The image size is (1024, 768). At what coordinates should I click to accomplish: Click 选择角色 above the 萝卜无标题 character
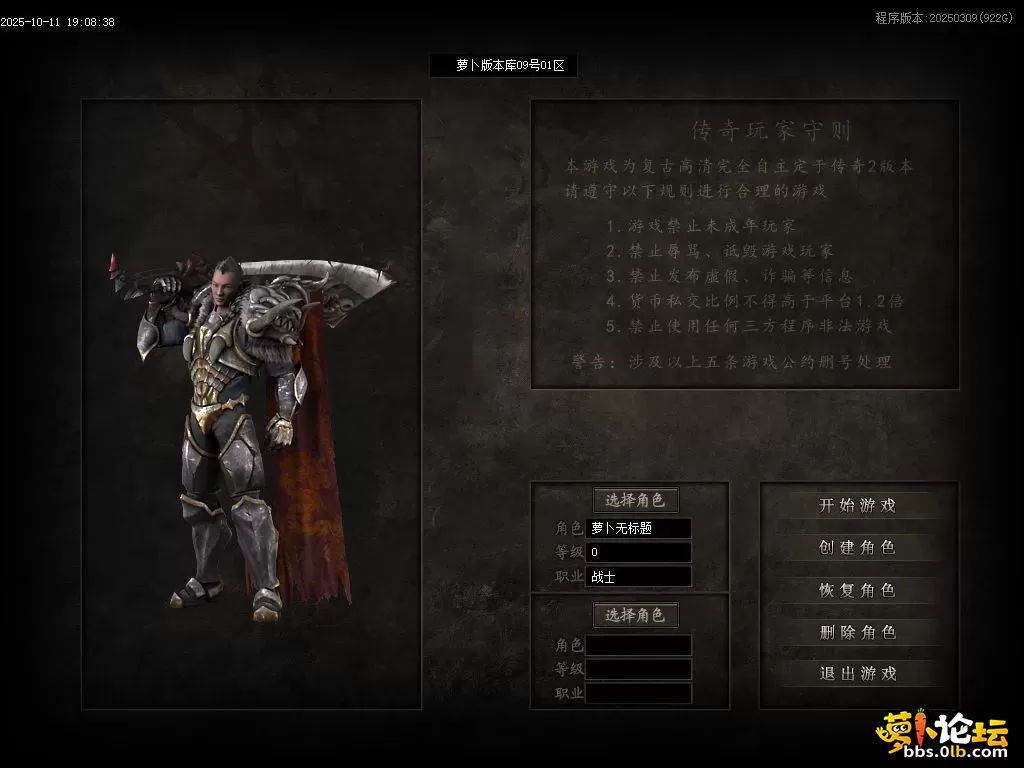pyautogui.click(x=635, y=500)
